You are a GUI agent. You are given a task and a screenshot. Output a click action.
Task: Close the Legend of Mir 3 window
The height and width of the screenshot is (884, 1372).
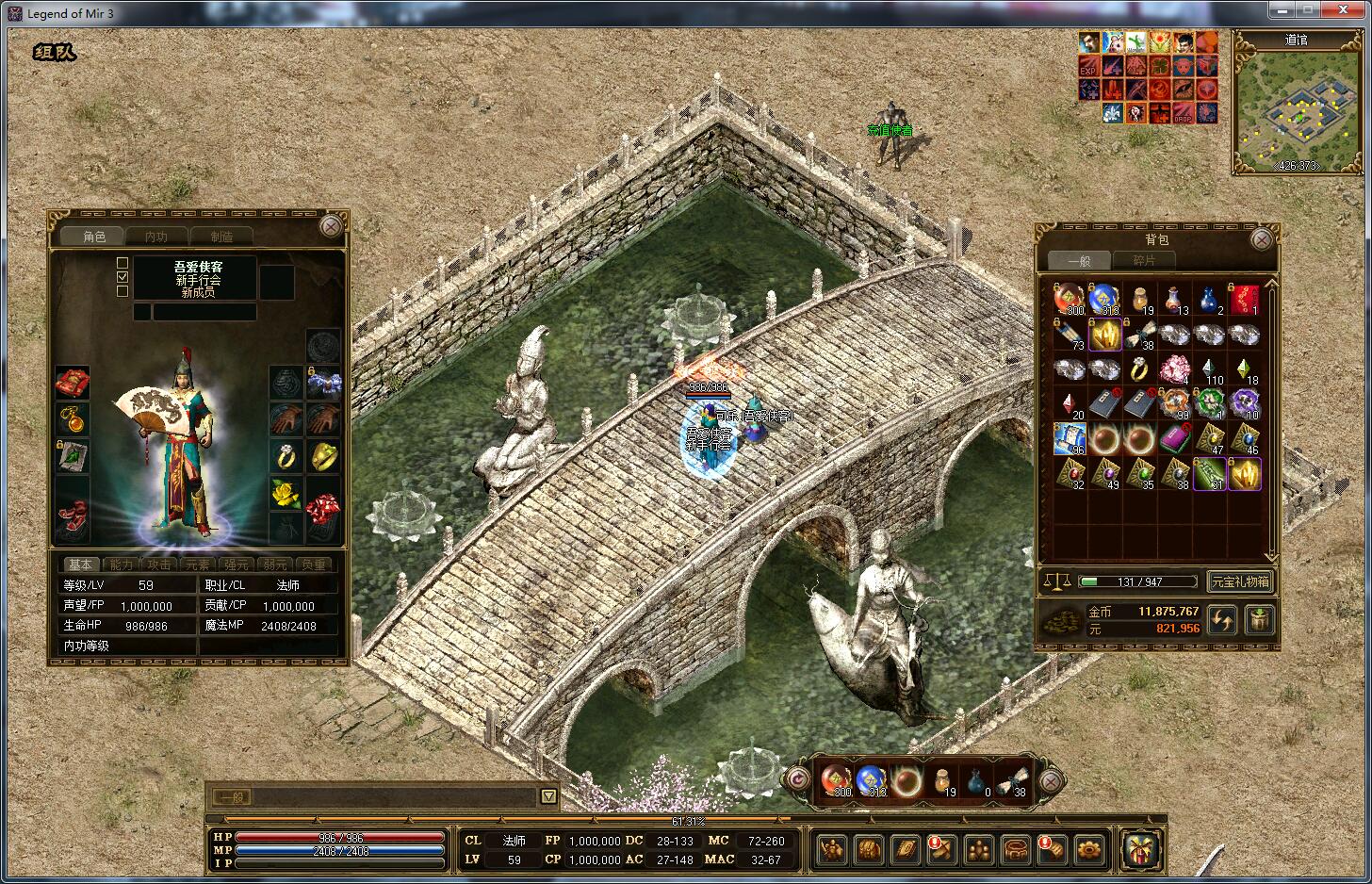1343,10
